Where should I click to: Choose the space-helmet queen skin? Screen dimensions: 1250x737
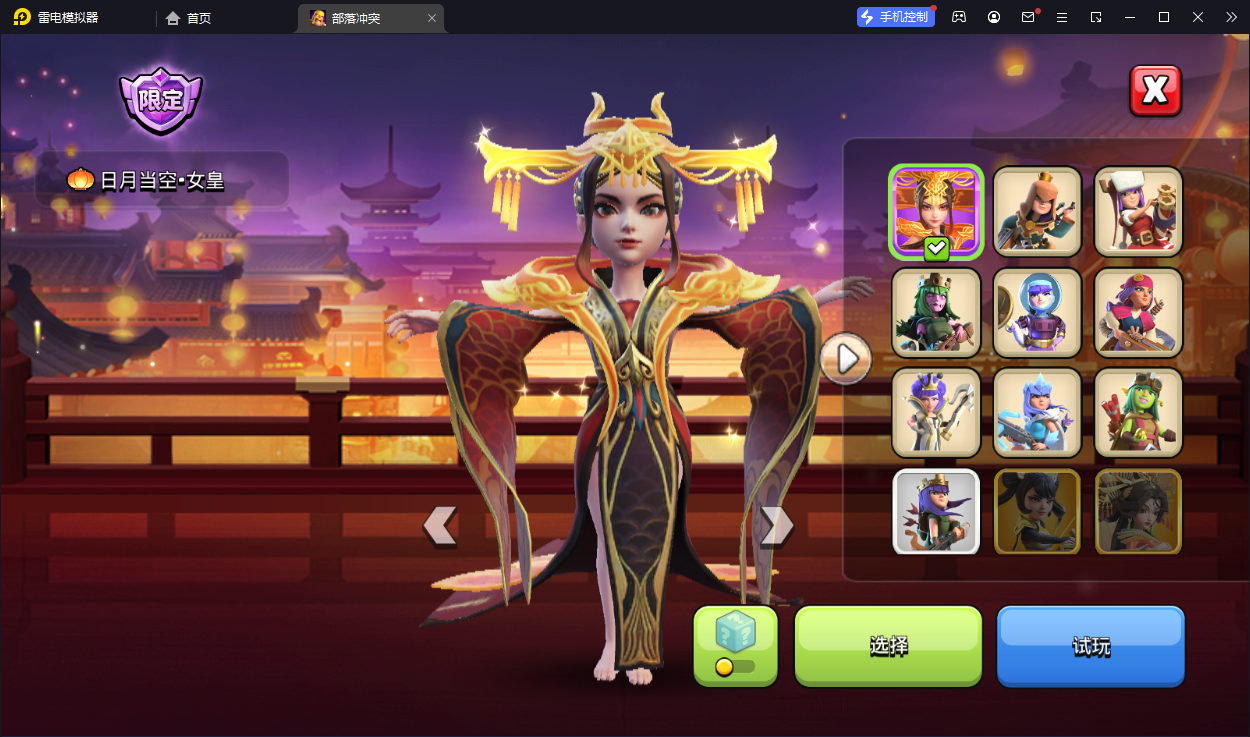click(1037, 312)
